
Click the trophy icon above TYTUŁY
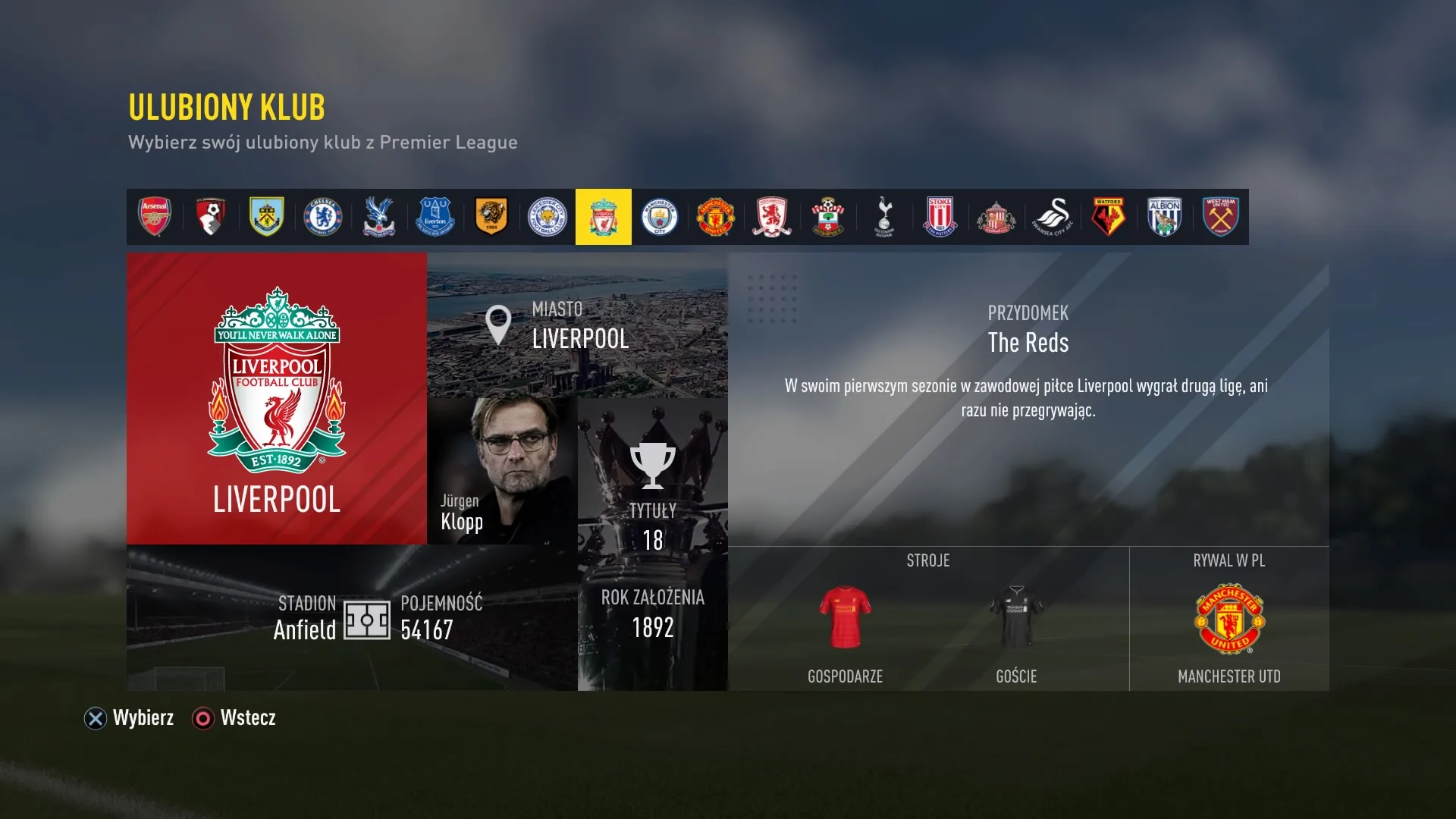coord(652,464)
